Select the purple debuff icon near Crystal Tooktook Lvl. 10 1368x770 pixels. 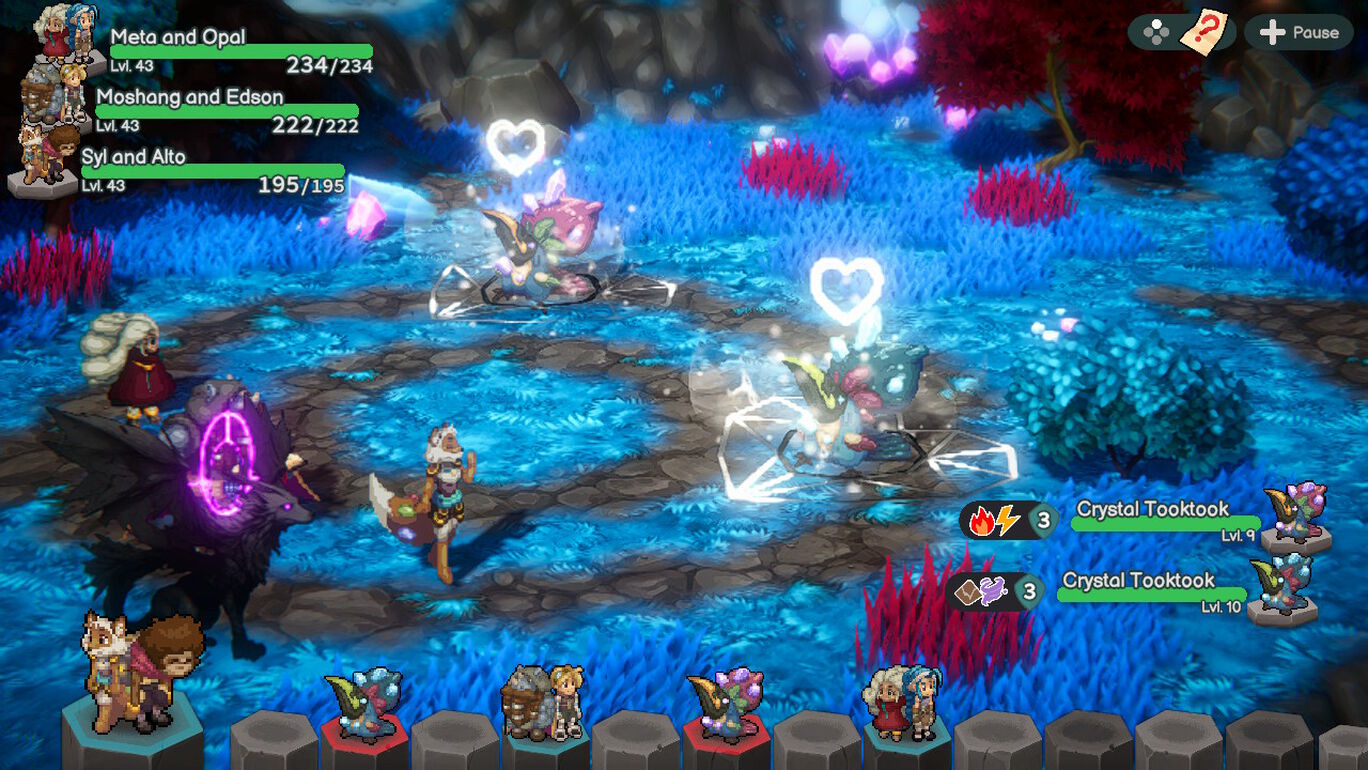click(x=992, y=590)
